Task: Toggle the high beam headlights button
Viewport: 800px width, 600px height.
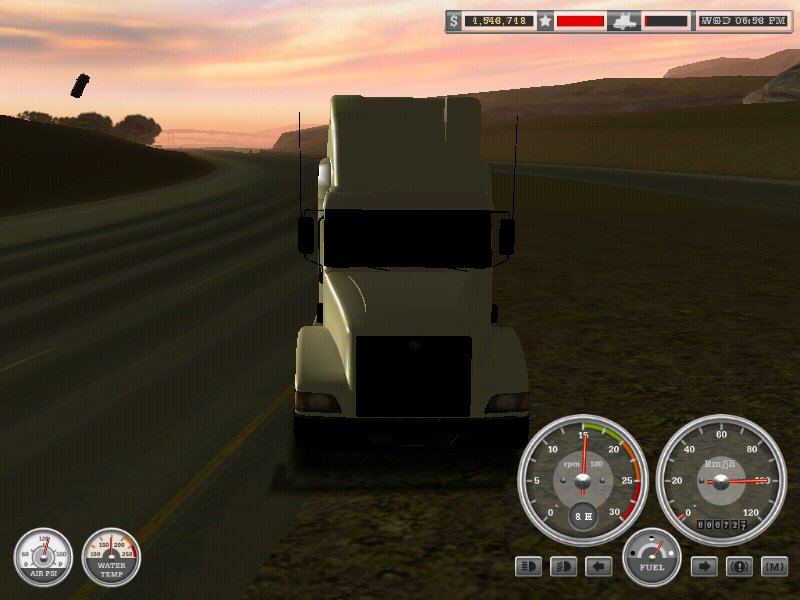Action: (x=528, y=567)
